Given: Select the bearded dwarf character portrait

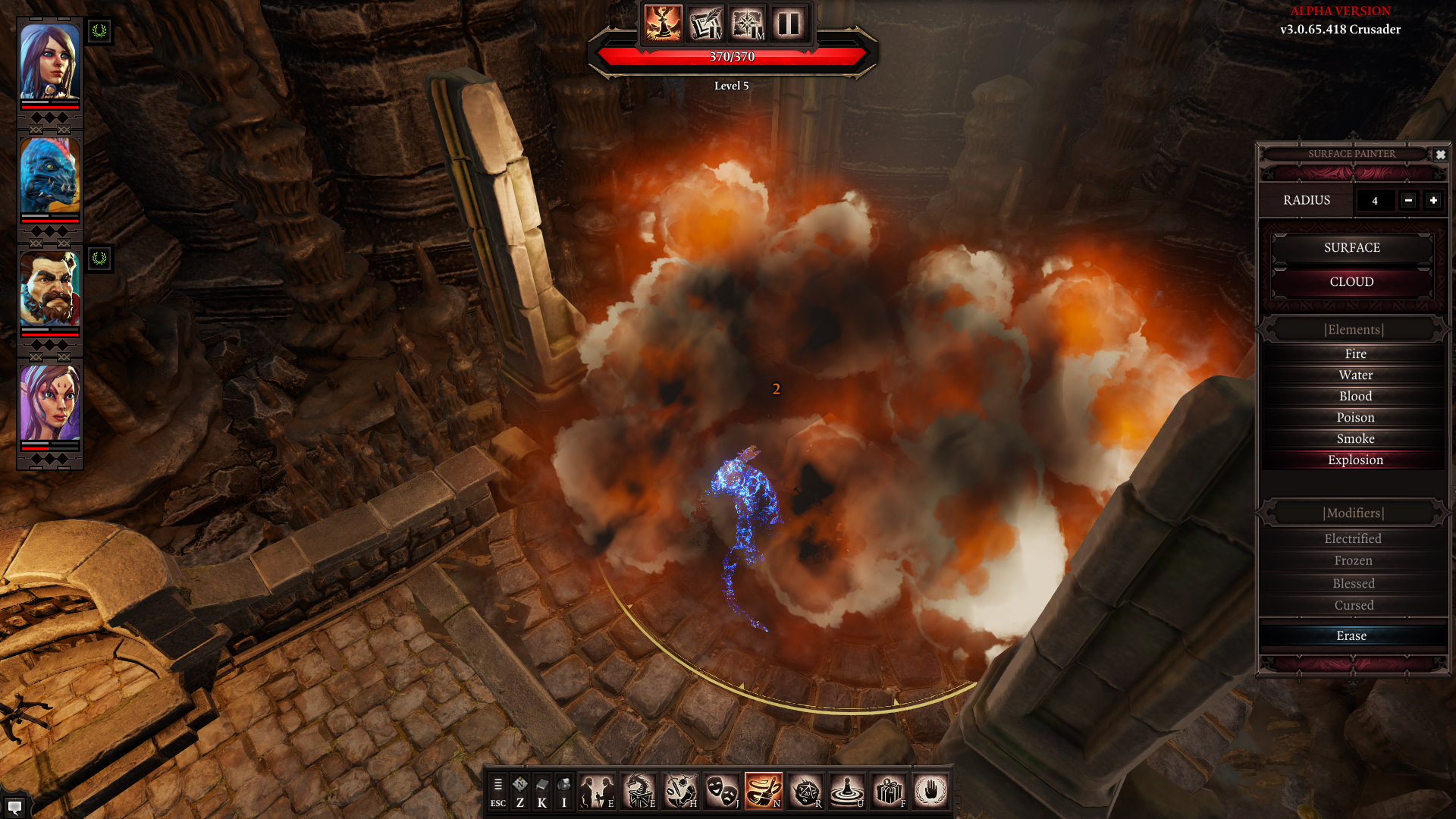Looking at the screenshot, I should [x=49, y=290].
